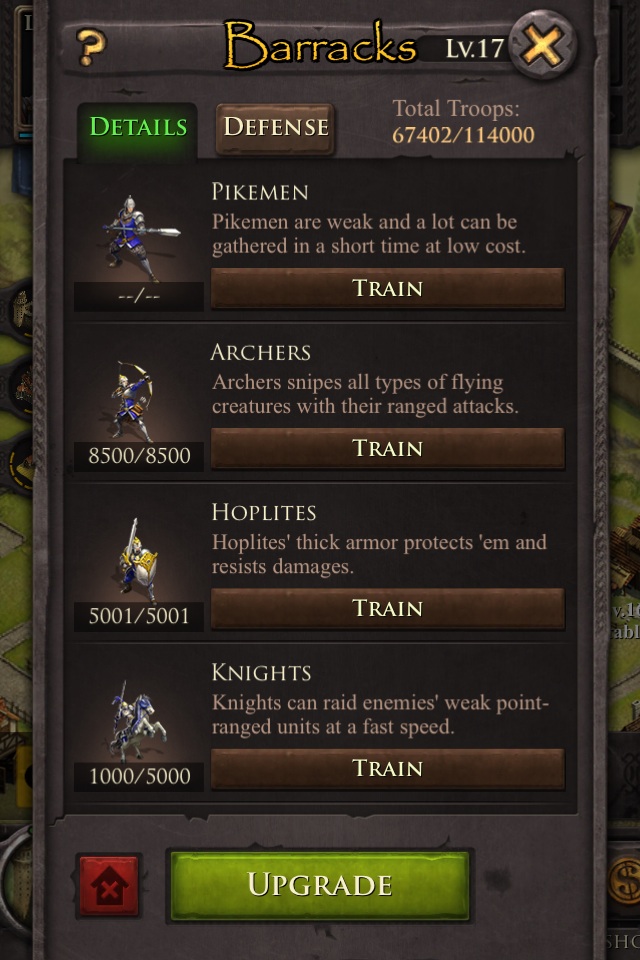Train Archers troops

tap(387, 449)
